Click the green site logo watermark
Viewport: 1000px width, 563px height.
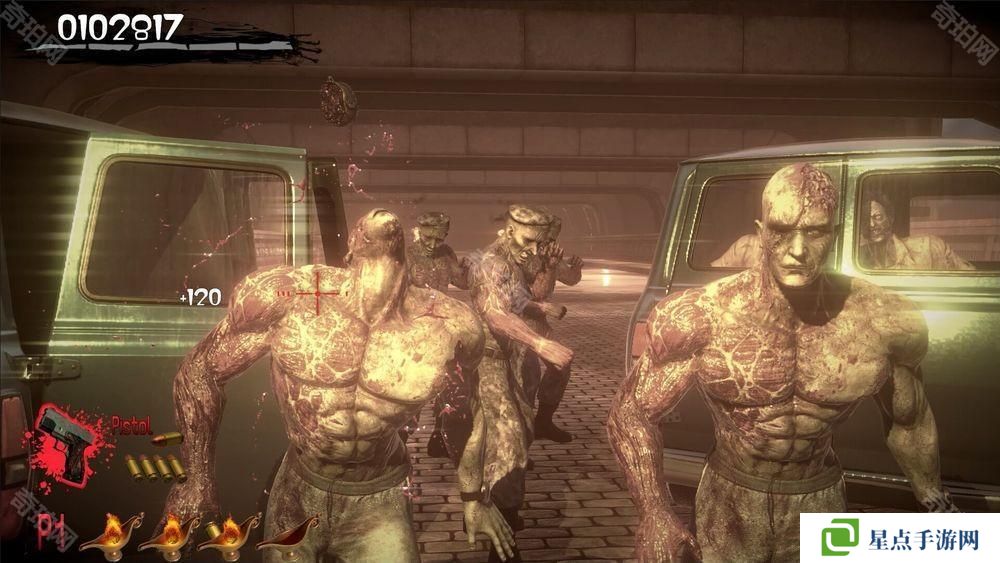(842, 538)
